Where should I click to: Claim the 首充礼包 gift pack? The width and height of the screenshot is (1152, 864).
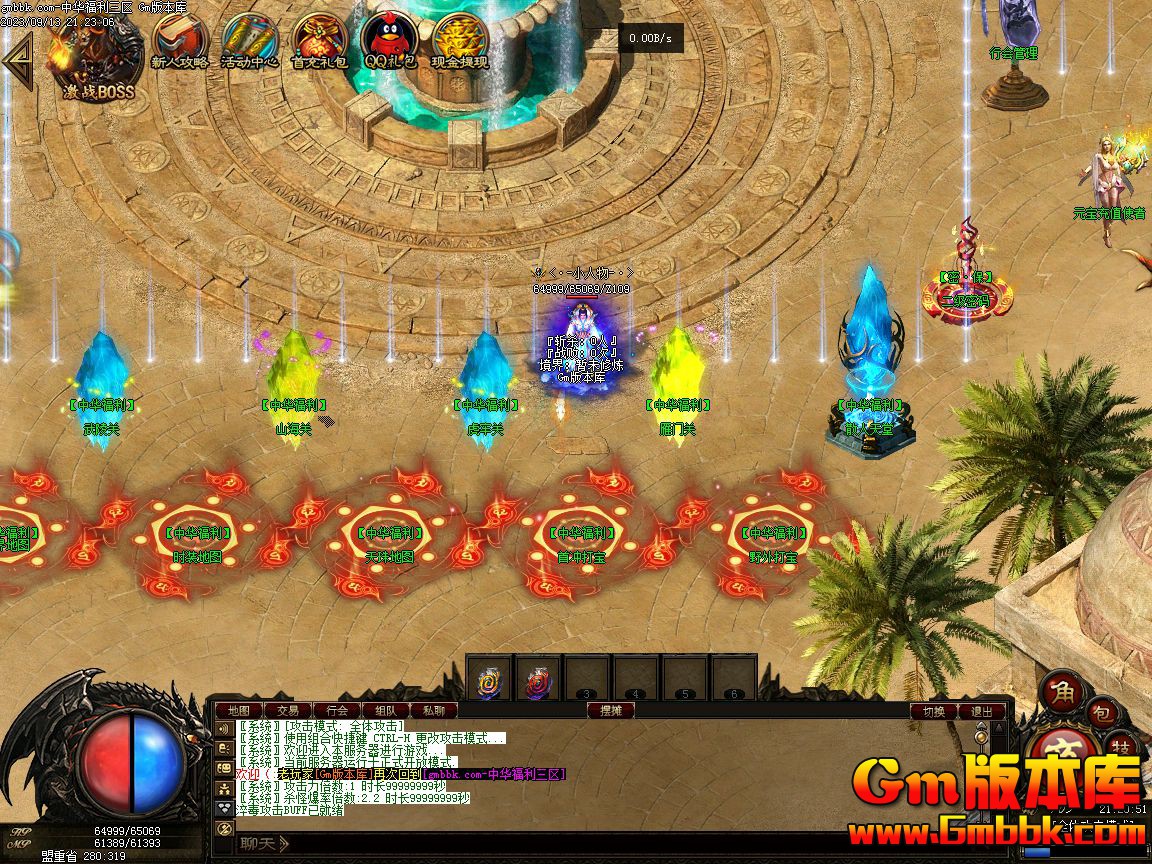(319, 42)
